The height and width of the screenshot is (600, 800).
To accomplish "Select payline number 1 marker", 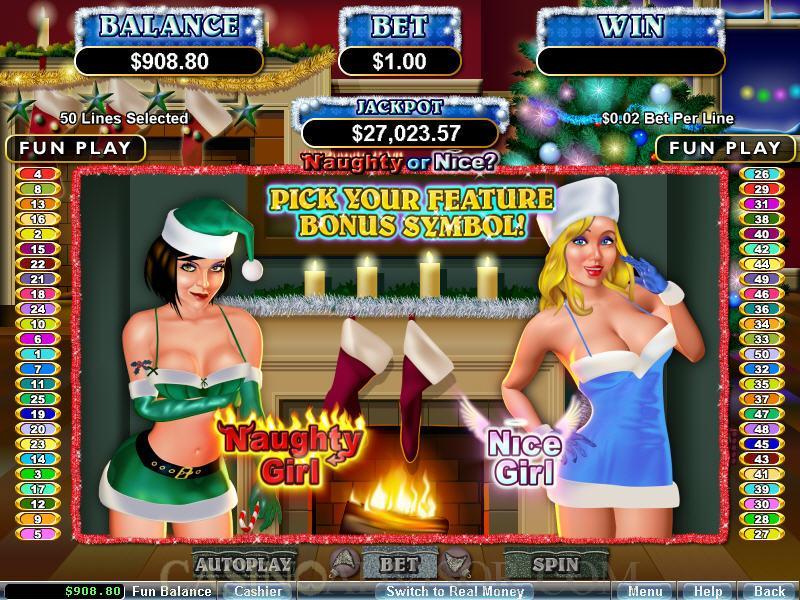I will point(38,354).
